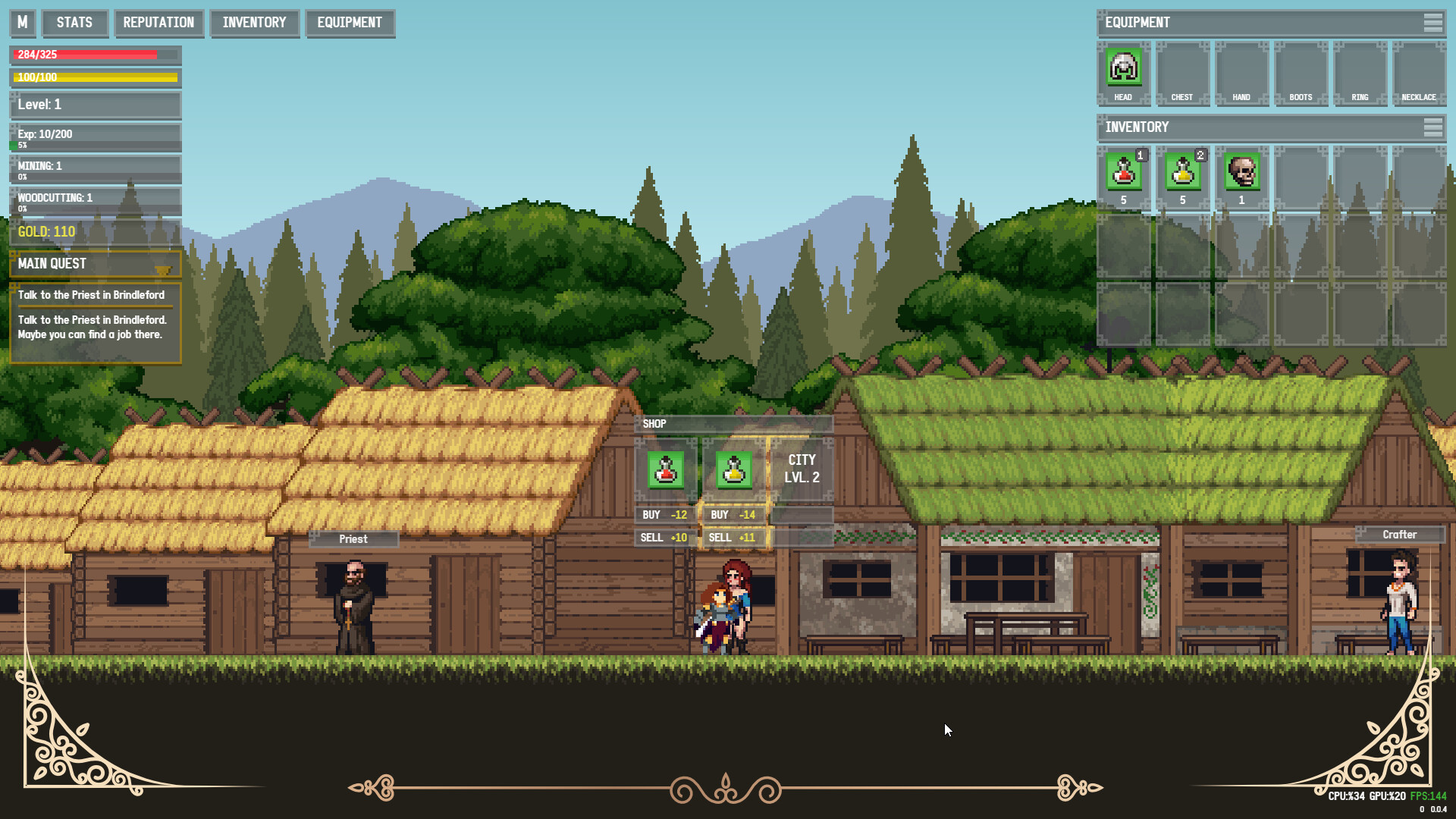Screen dimensions: 1456x819
Task: Buy the yellow potion for 14 gold
Action: (x=733, y=514)
